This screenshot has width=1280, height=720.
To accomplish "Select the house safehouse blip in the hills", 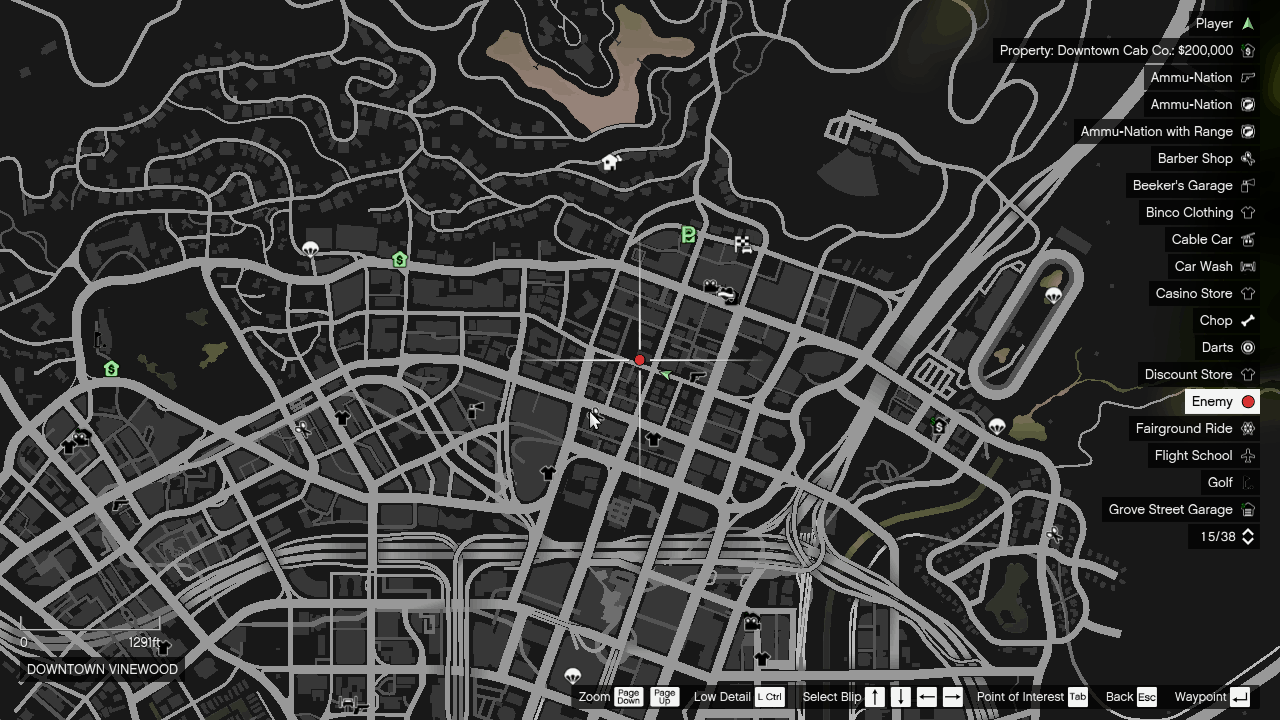I will 610,161.
